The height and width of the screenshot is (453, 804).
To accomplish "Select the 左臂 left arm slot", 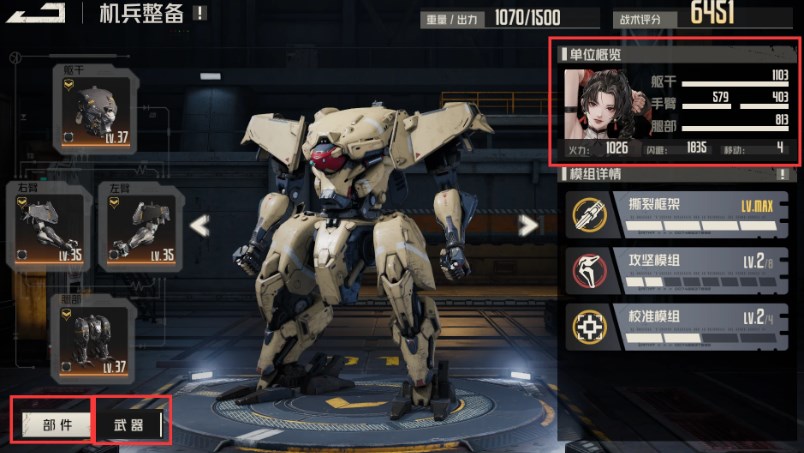I will point(141,227).
